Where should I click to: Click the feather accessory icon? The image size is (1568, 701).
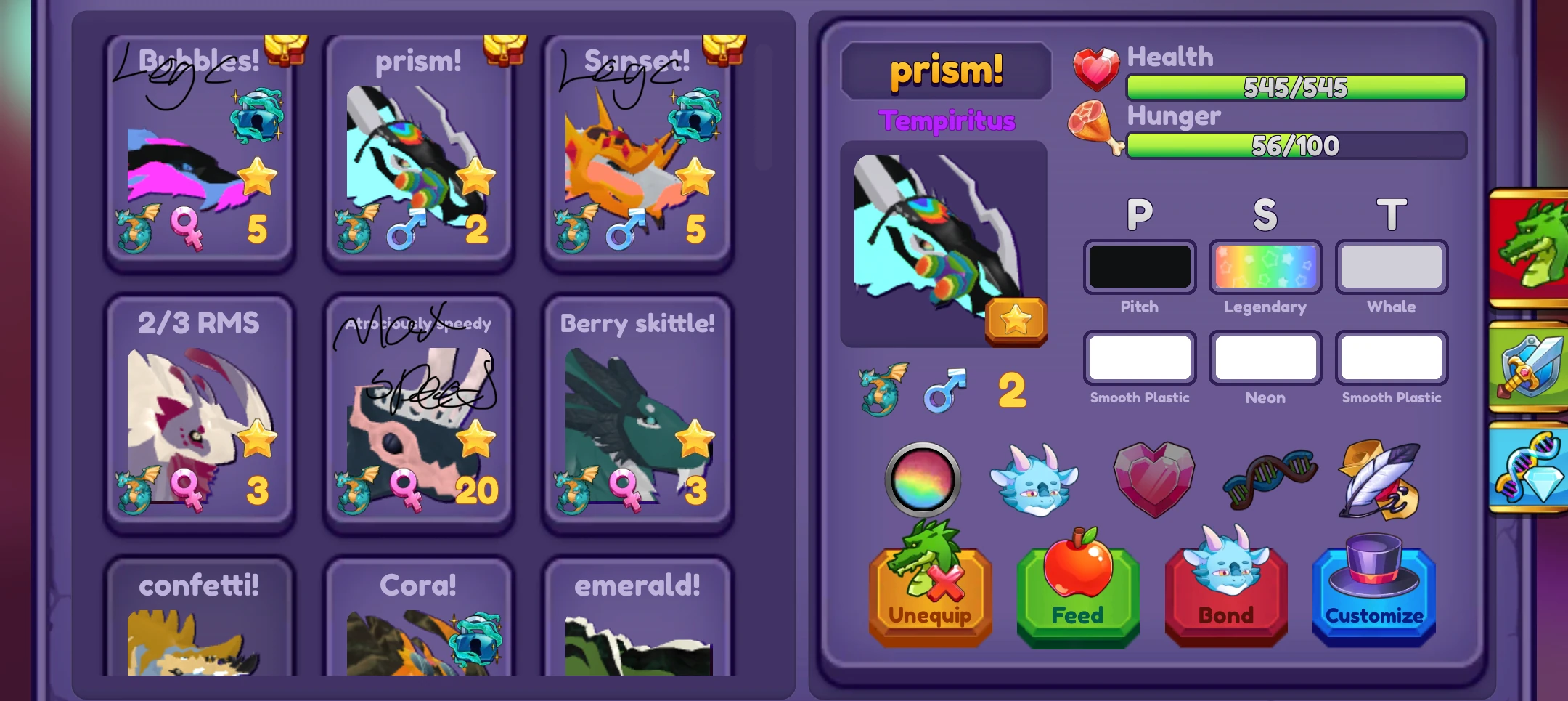pos(1379,479)
